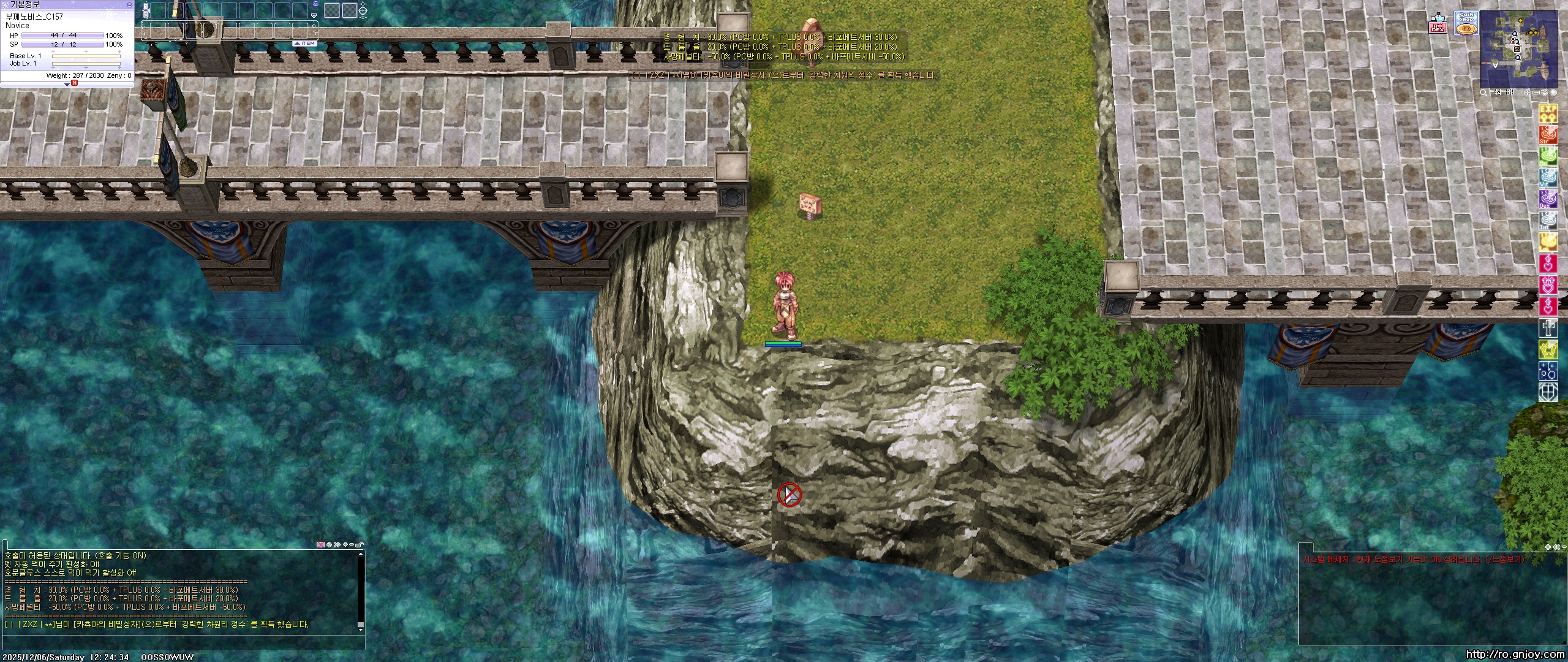Expand the basic info panel's down arrow
Image resolution: width=1568 pixels, height=662 pixels.
[67, 84]
